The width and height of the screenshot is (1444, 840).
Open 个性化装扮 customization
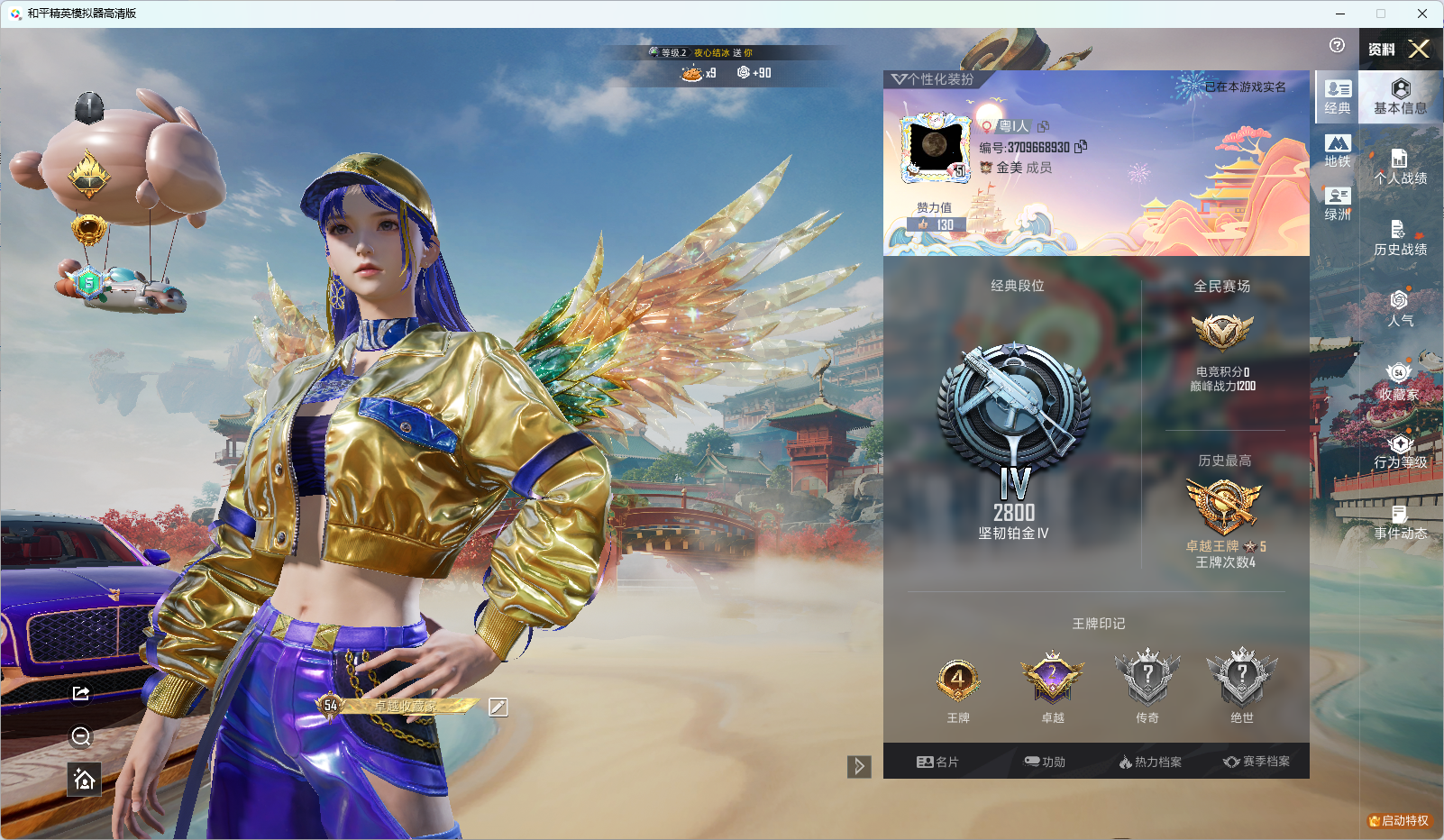point(934,79)
